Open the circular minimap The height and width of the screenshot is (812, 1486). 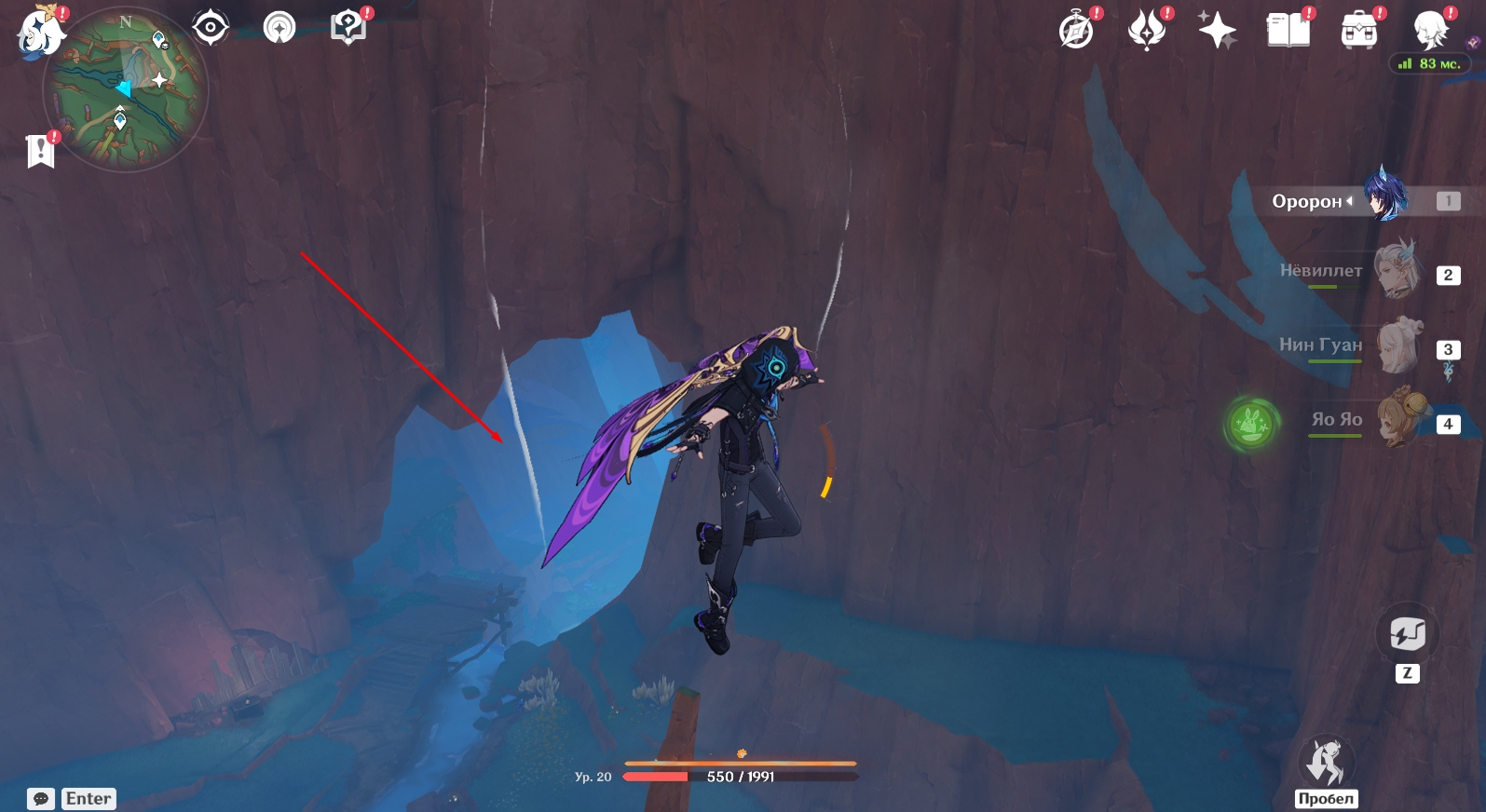click(x=126, y=90)
